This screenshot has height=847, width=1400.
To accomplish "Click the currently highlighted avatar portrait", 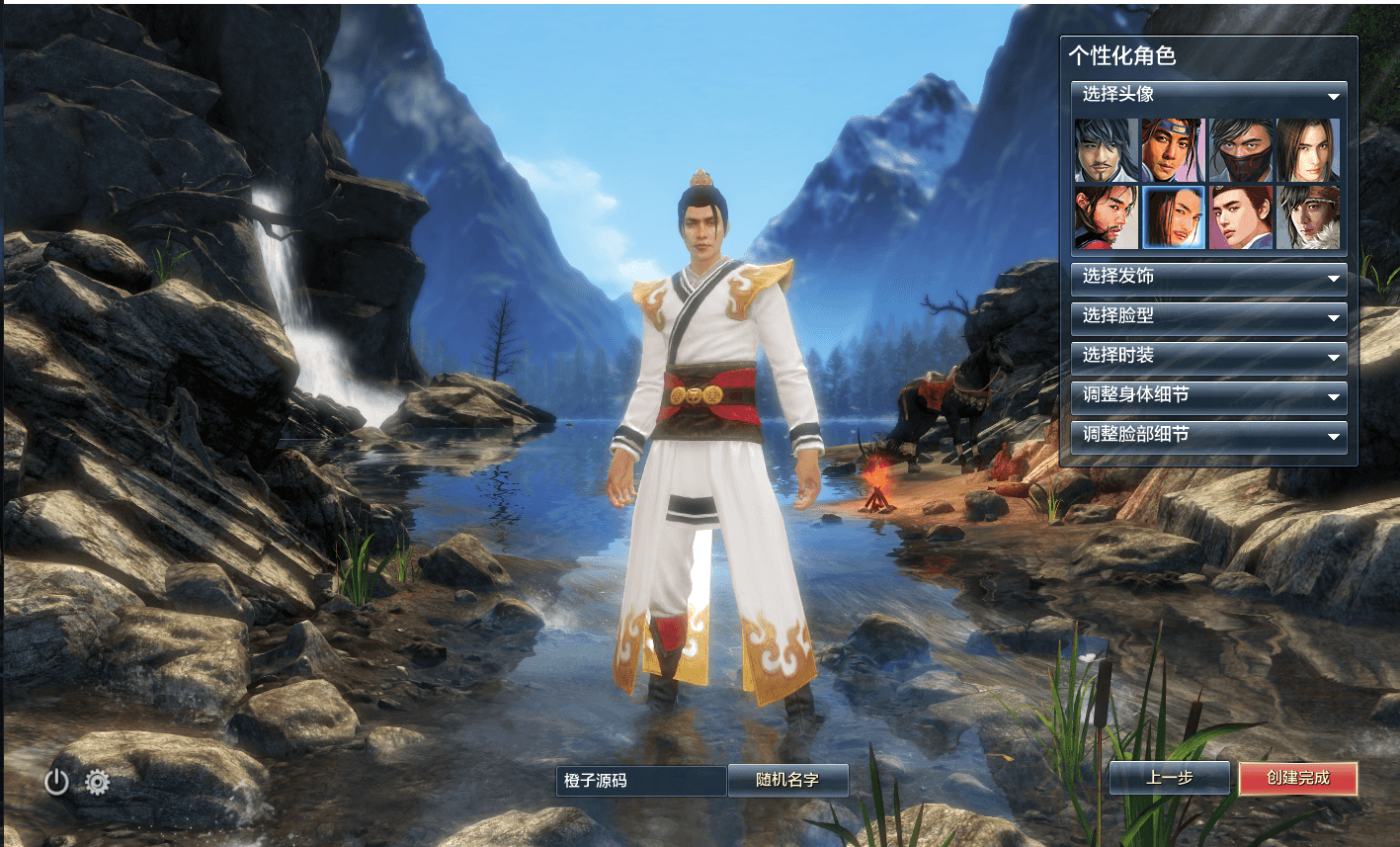I will pos(1172,216).
